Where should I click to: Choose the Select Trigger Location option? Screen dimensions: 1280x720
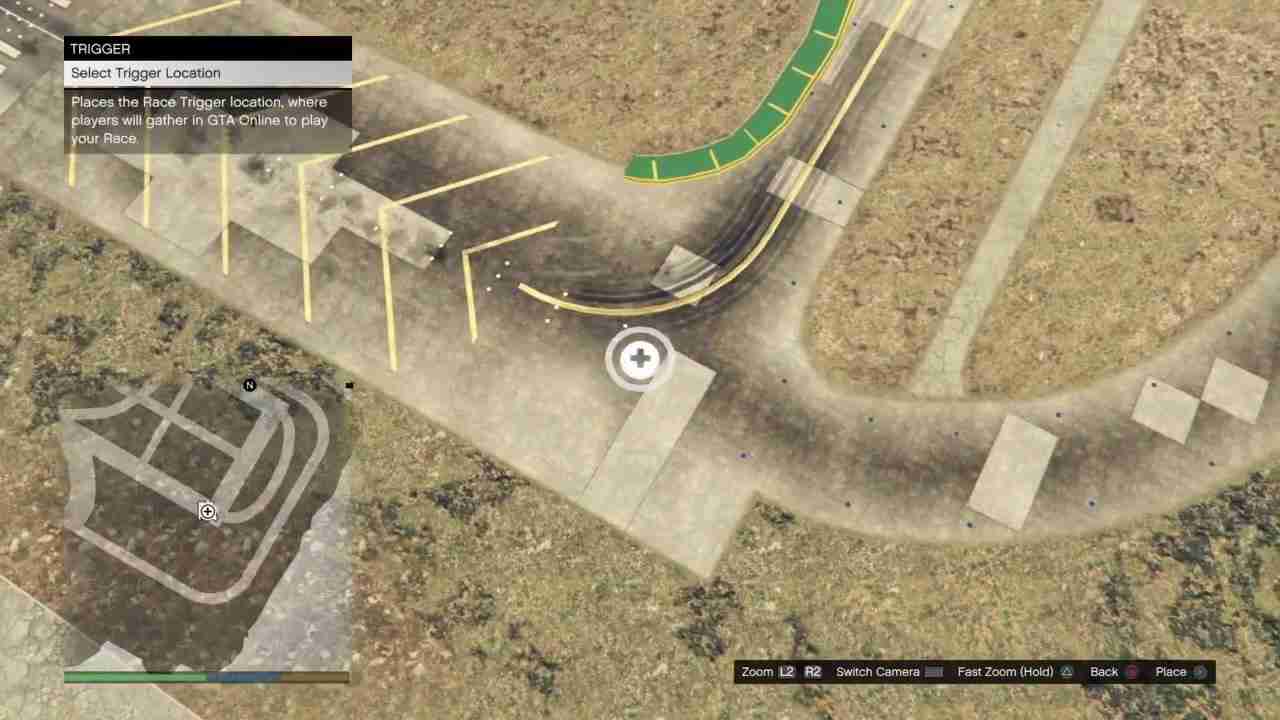(x=145, y=72)
